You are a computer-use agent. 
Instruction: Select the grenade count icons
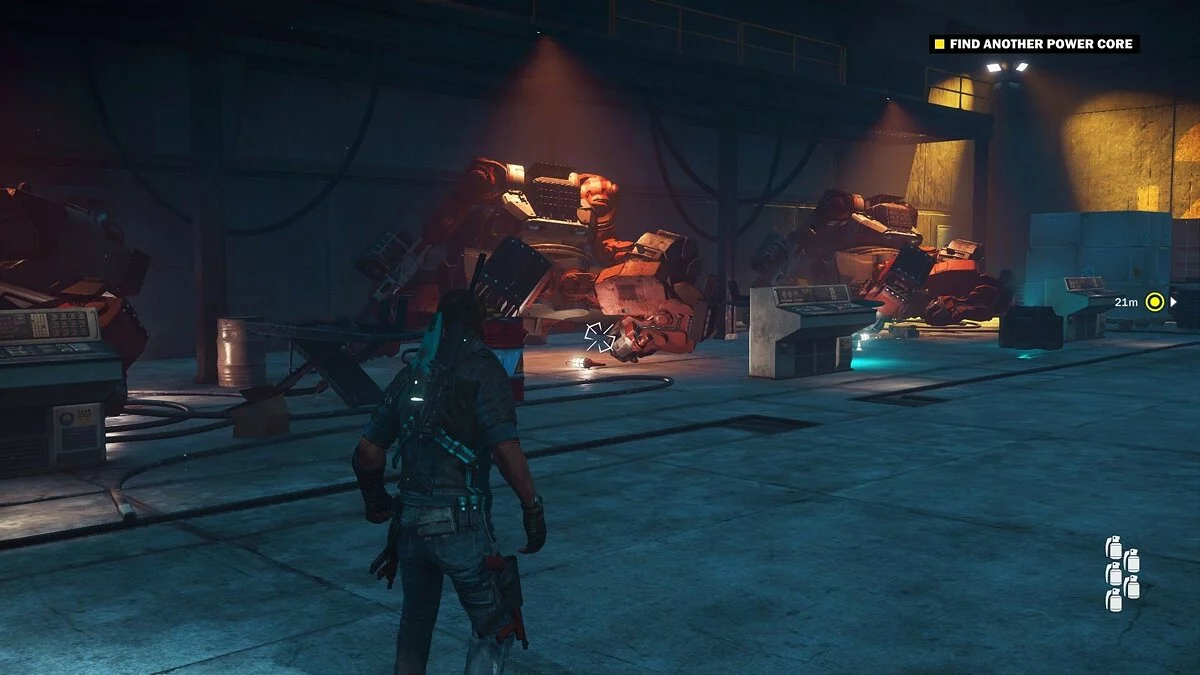1122,573
